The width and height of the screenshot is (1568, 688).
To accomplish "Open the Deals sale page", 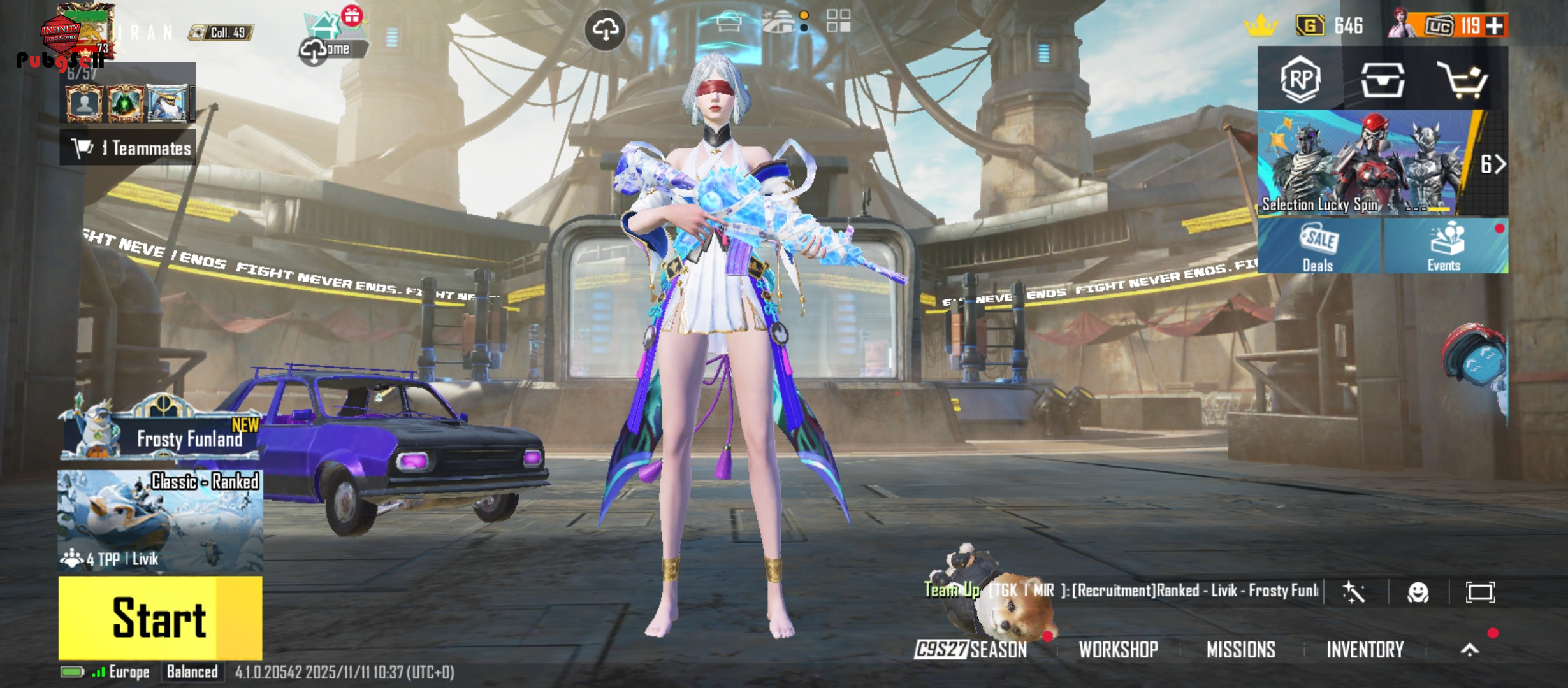I will 1318,247.
